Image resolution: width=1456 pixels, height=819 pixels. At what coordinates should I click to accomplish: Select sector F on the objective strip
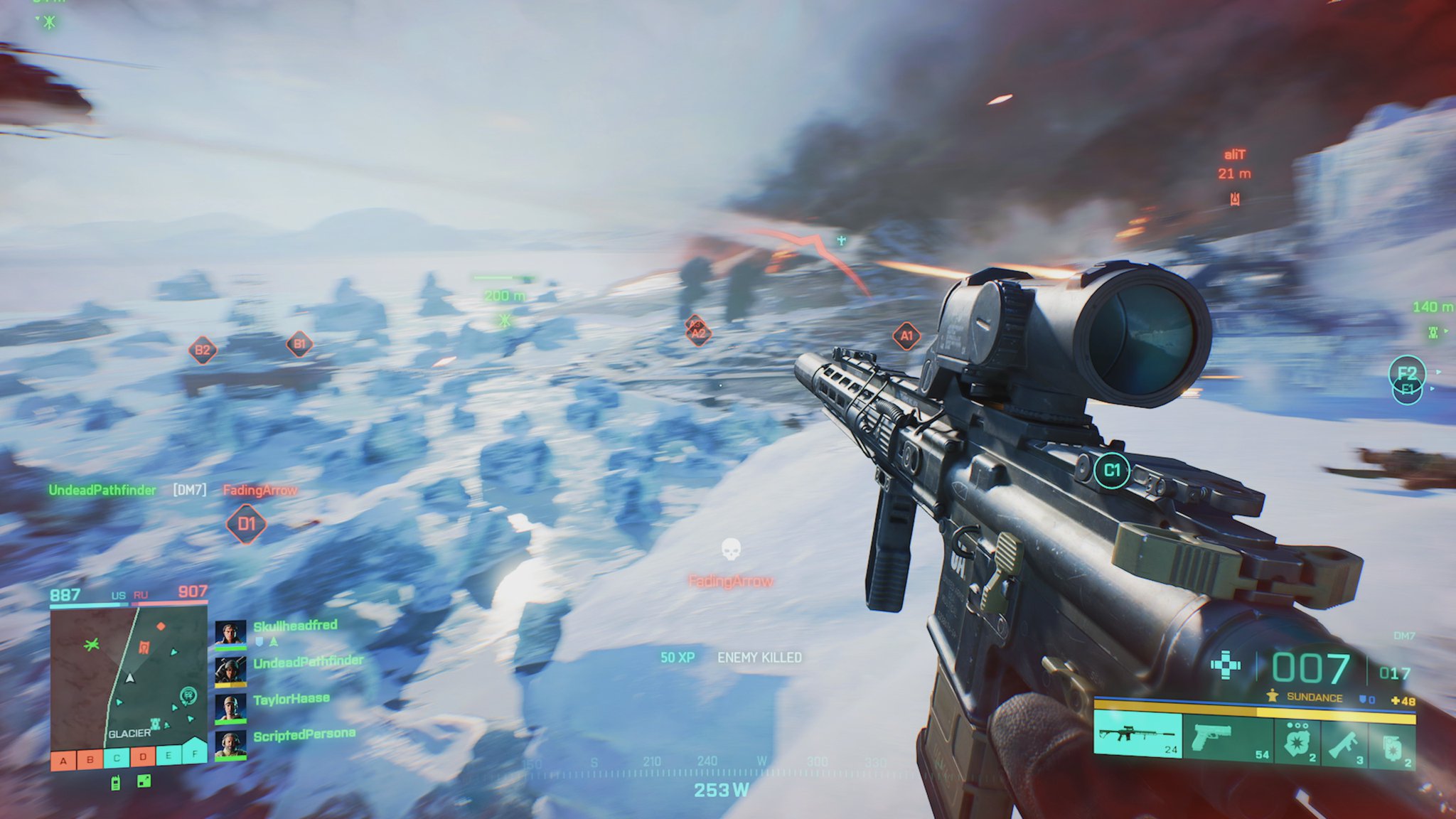tap(194, 752)
